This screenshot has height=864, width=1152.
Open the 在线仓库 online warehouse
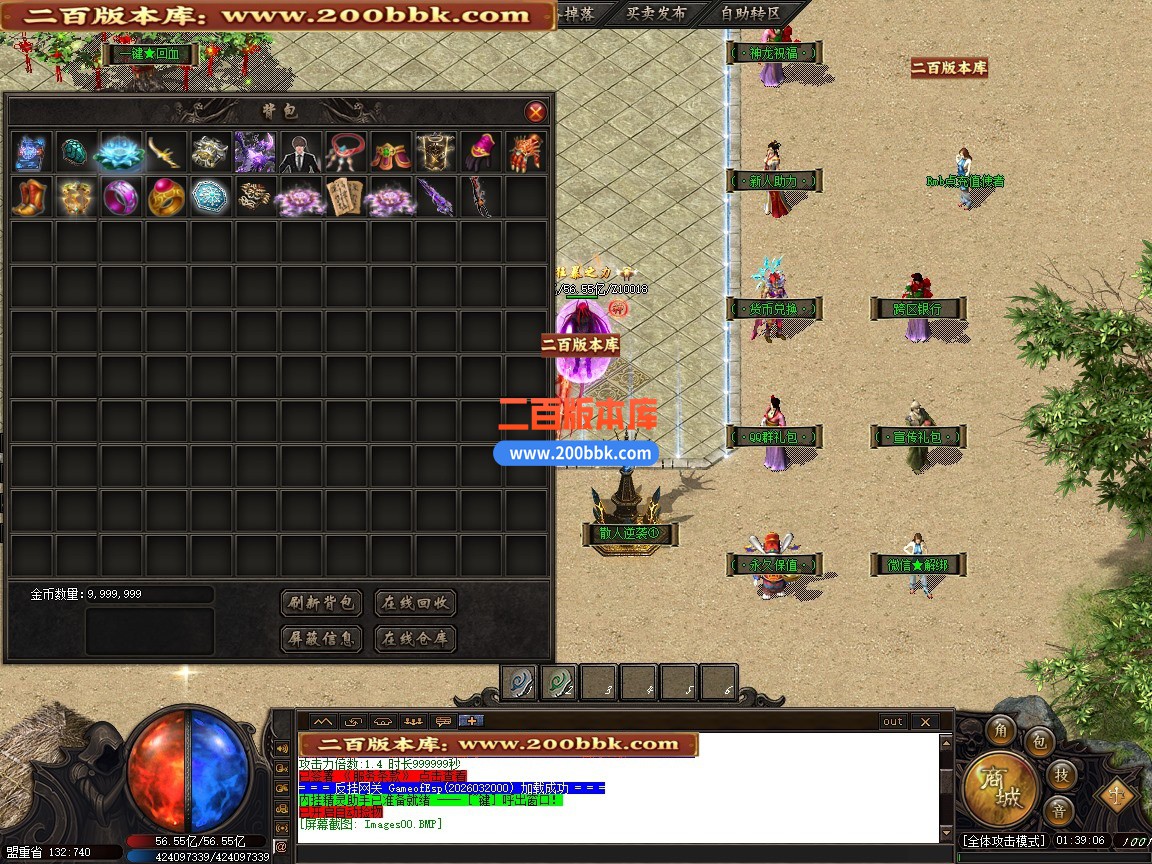coord(415,638)
